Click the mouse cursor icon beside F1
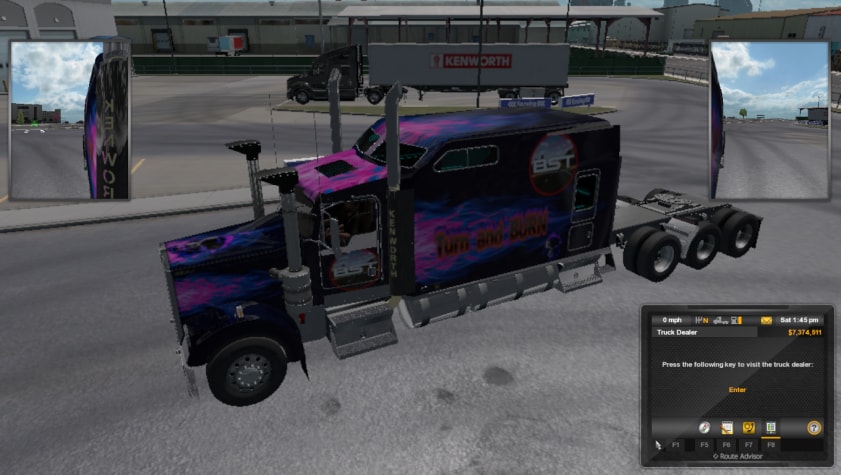841x475 pixels. coord(658,444)
